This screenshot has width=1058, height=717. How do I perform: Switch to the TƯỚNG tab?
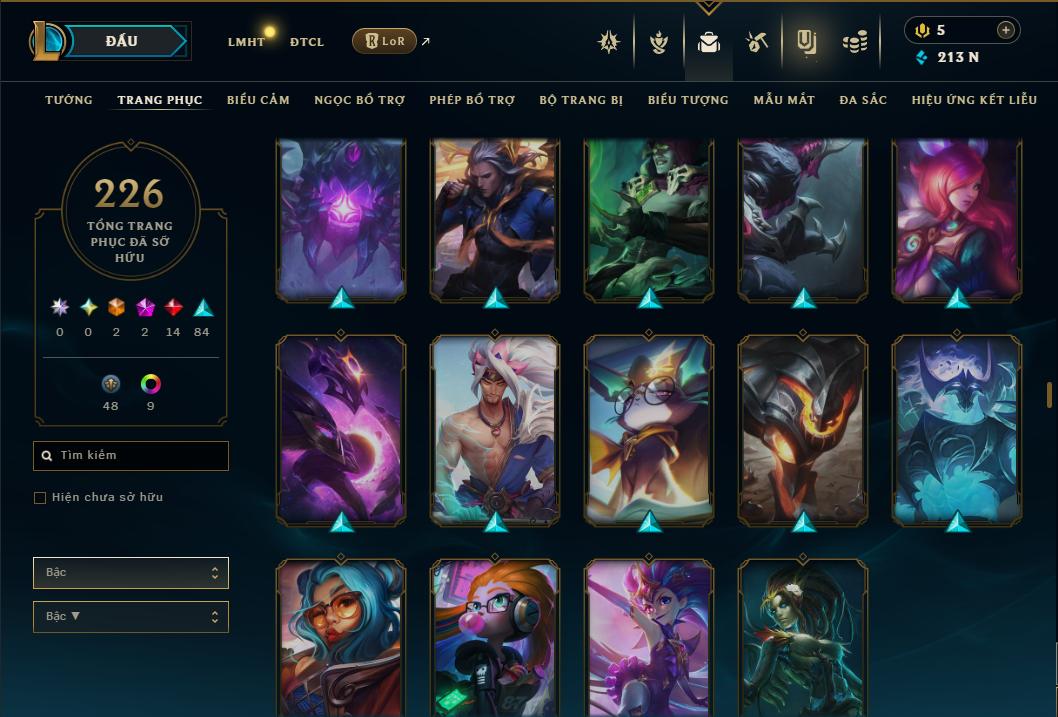69,100
